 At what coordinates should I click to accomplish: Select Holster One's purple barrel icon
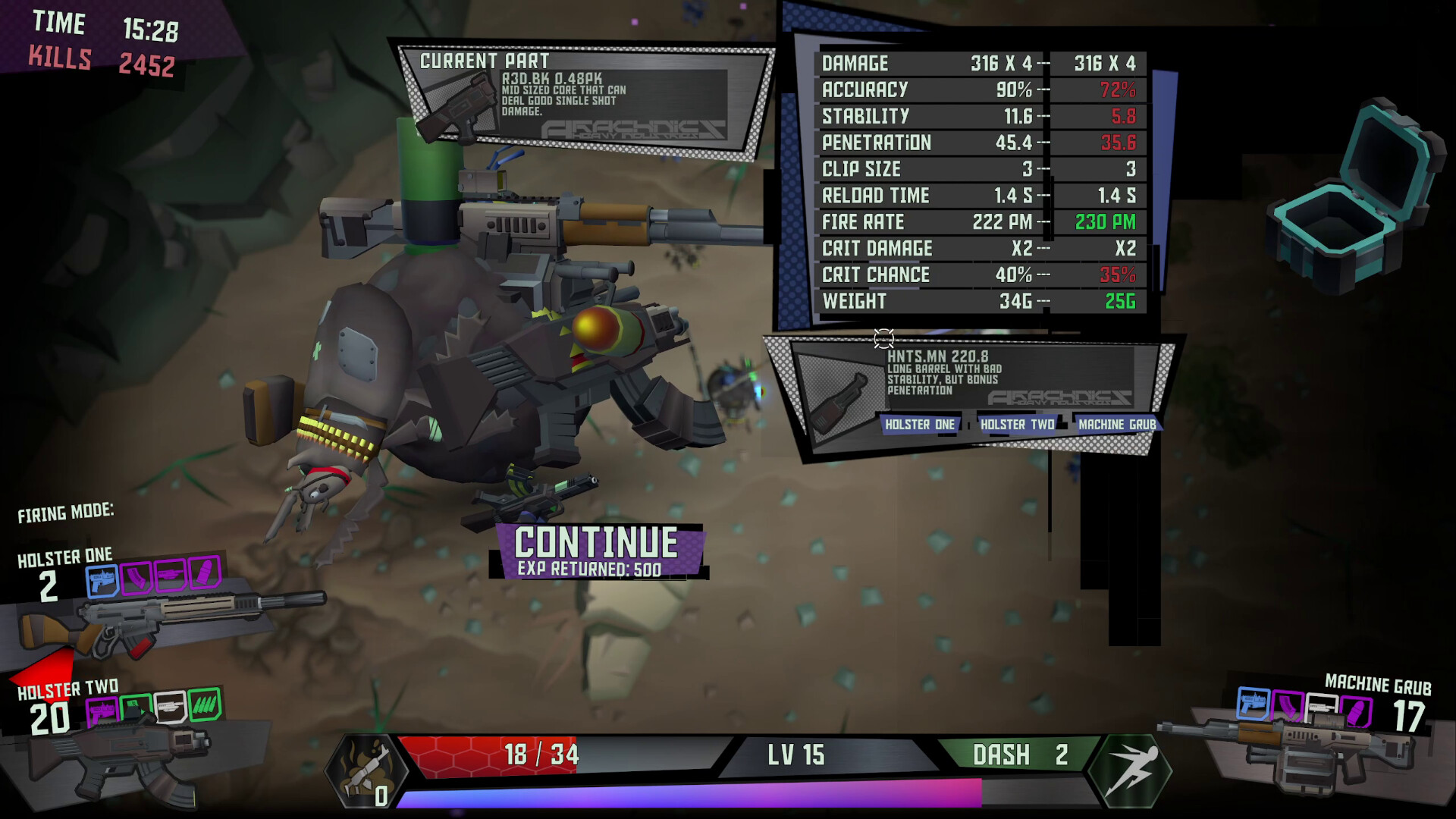coord(171,576)
